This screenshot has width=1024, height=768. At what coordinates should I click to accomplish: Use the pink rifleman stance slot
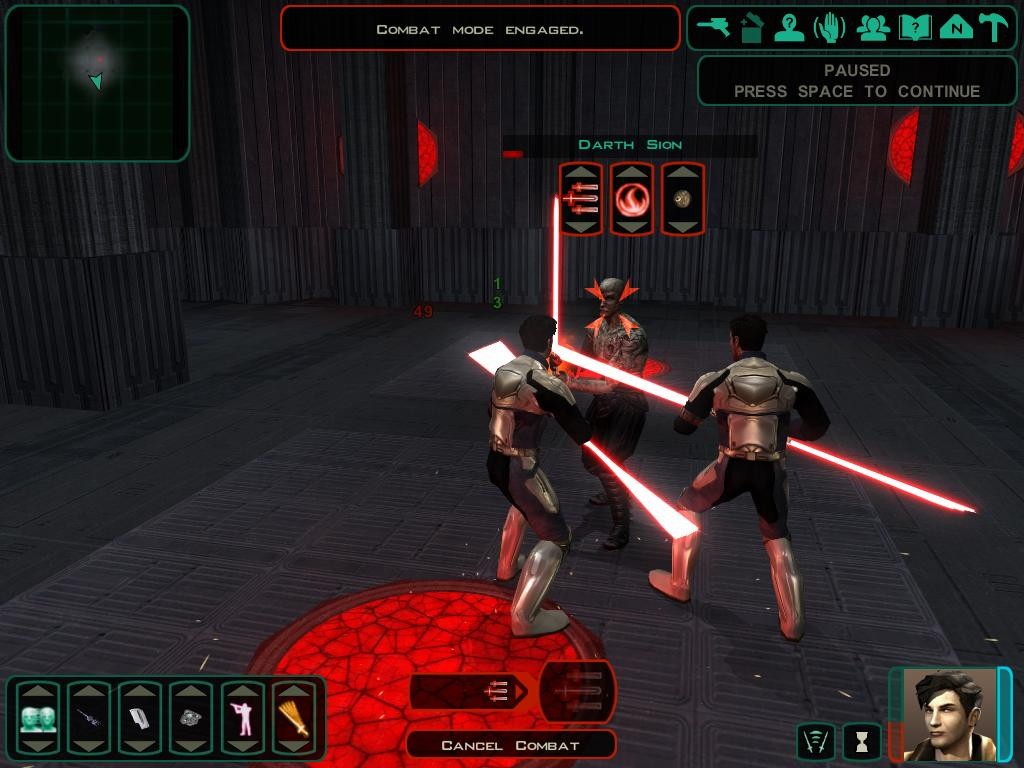pos(242,718)
